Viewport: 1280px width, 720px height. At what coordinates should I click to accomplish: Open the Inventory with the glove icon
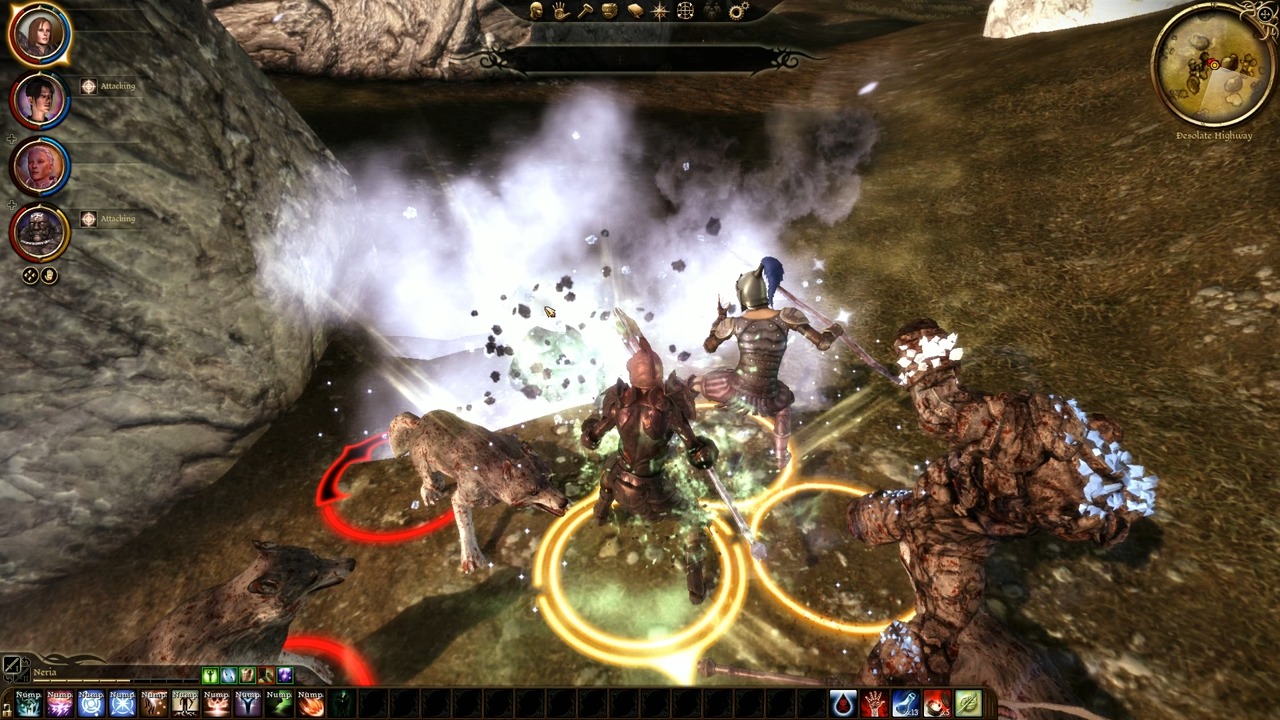[x=561, y=12]
